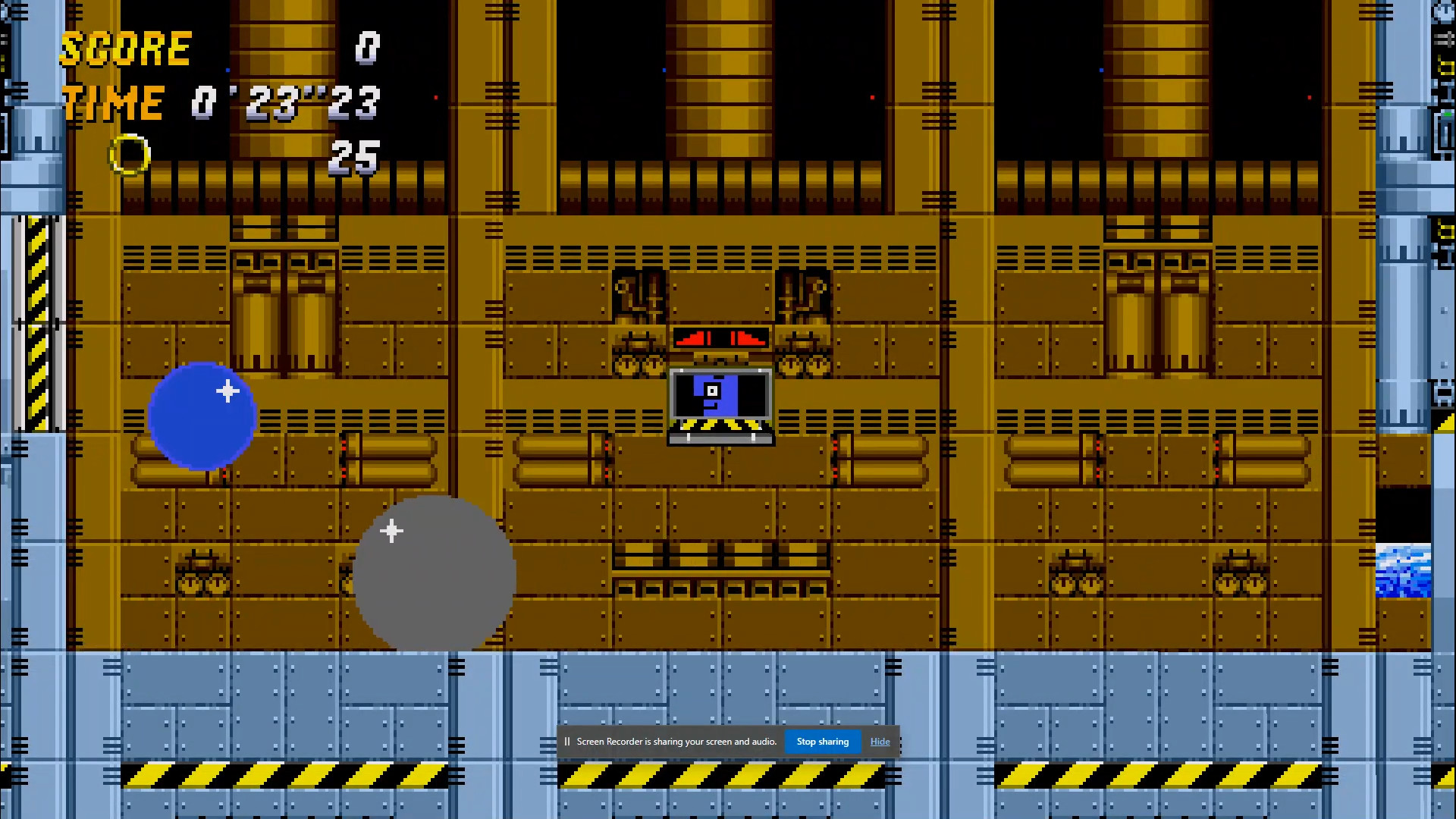1456x819 pixels.
Task: Click the pause icon in the recorder banner
Action: tap(568, 742)
